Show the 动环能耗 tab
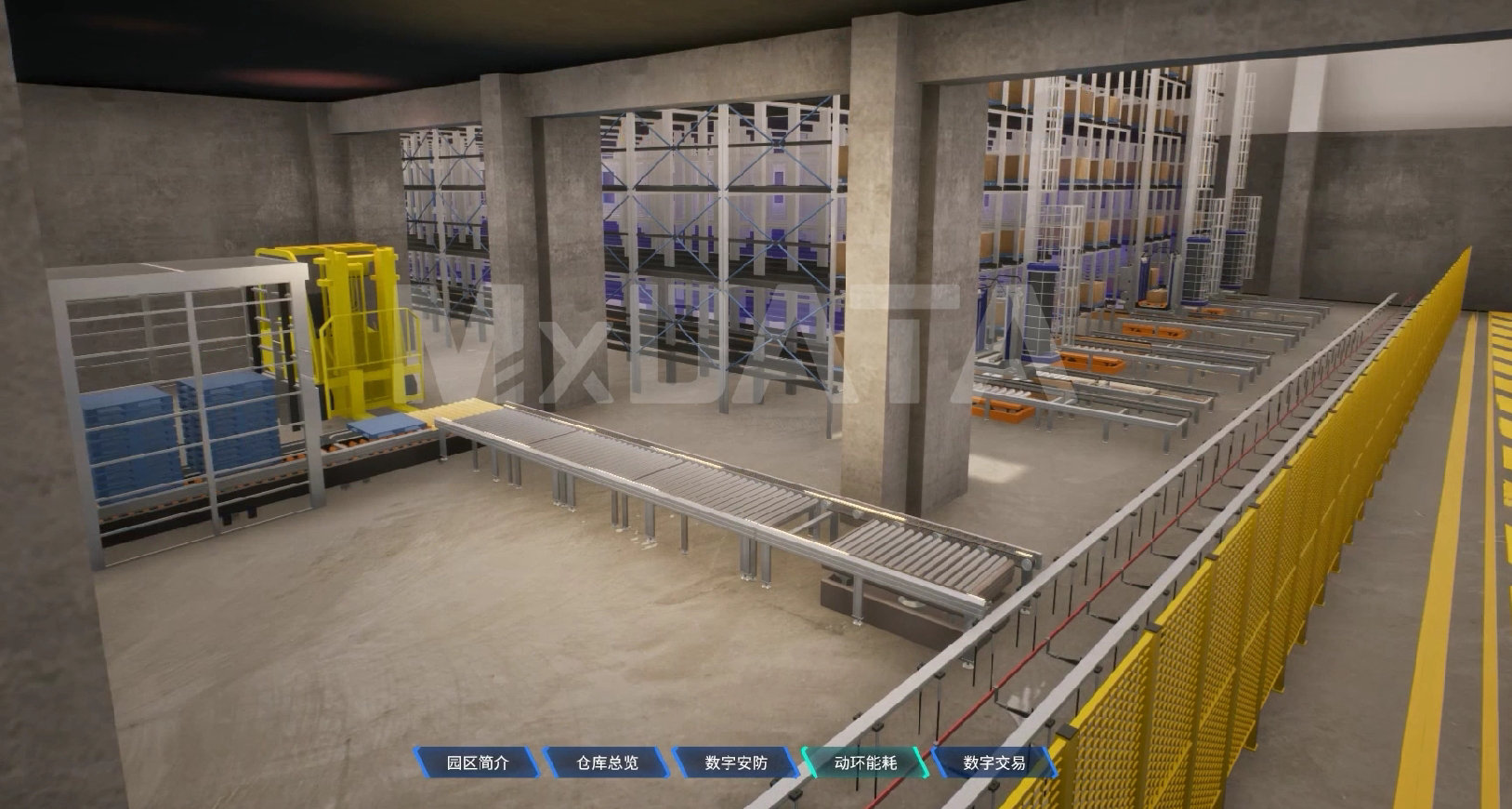Viewport: 1512px width, 809px height. pyautogui.click(x=865, y=763)
